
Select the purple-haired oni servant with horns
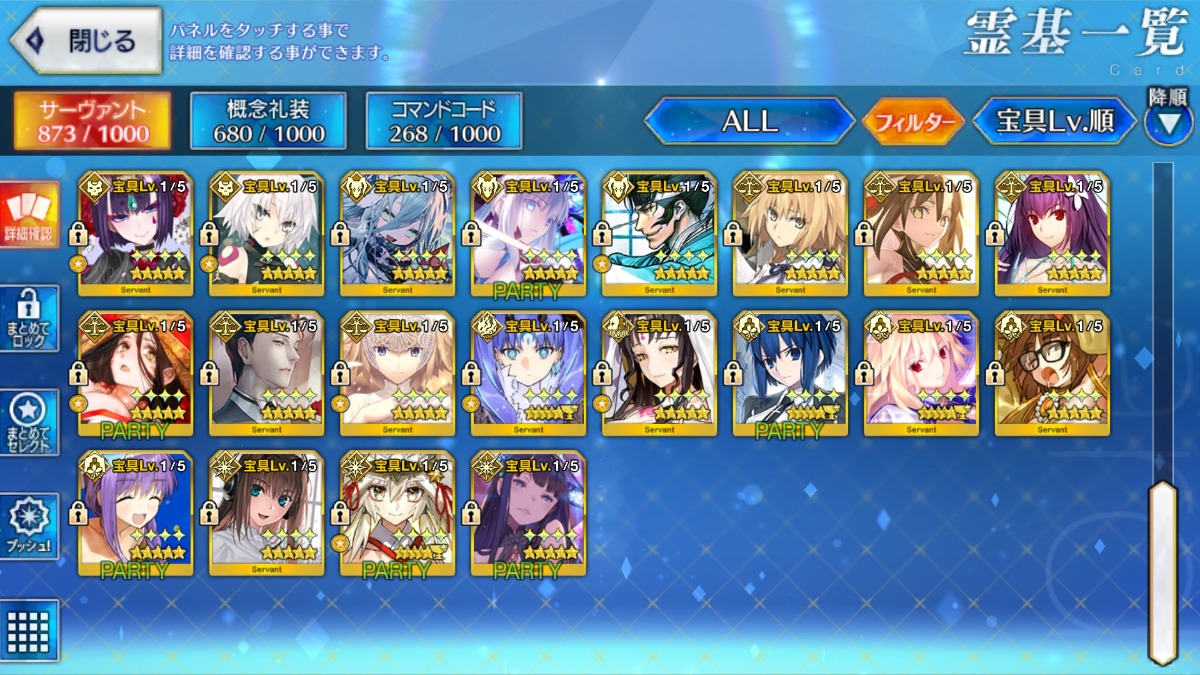[136, 233]
